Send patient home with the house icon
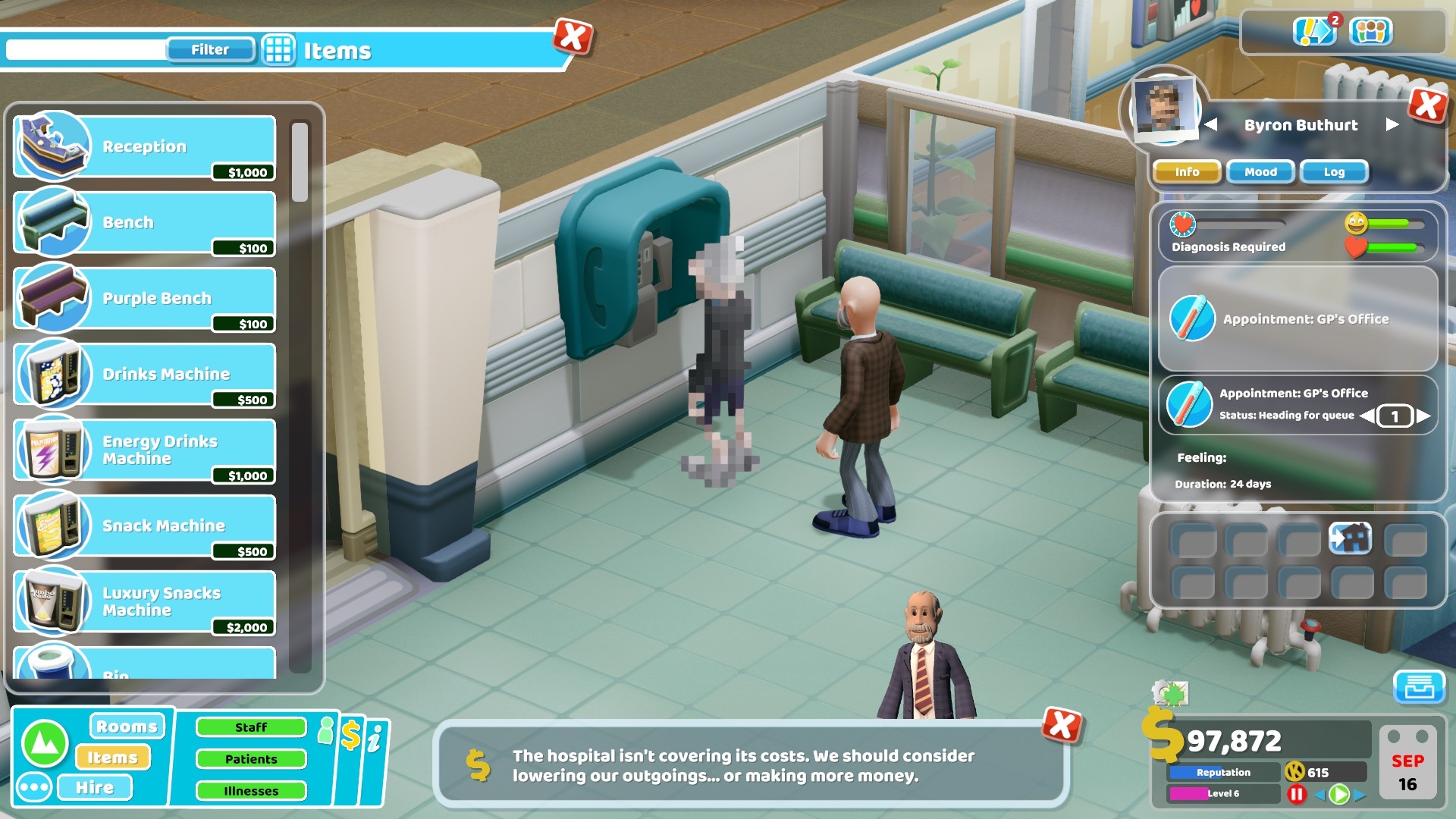This screenshot has height=819, width=1456. pyautogui.click(x=1351, y=539)
